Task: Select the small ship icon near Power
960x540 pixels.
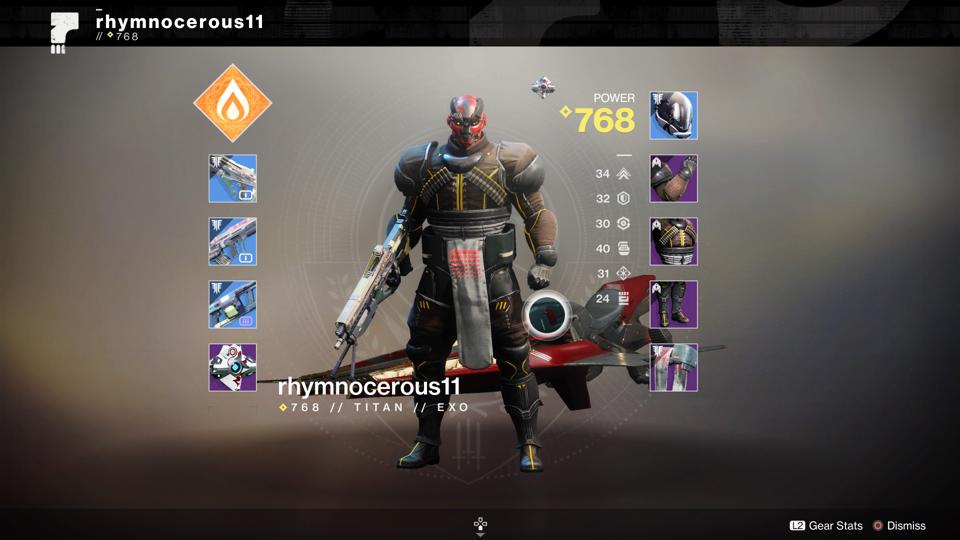Action: point(543,88)
